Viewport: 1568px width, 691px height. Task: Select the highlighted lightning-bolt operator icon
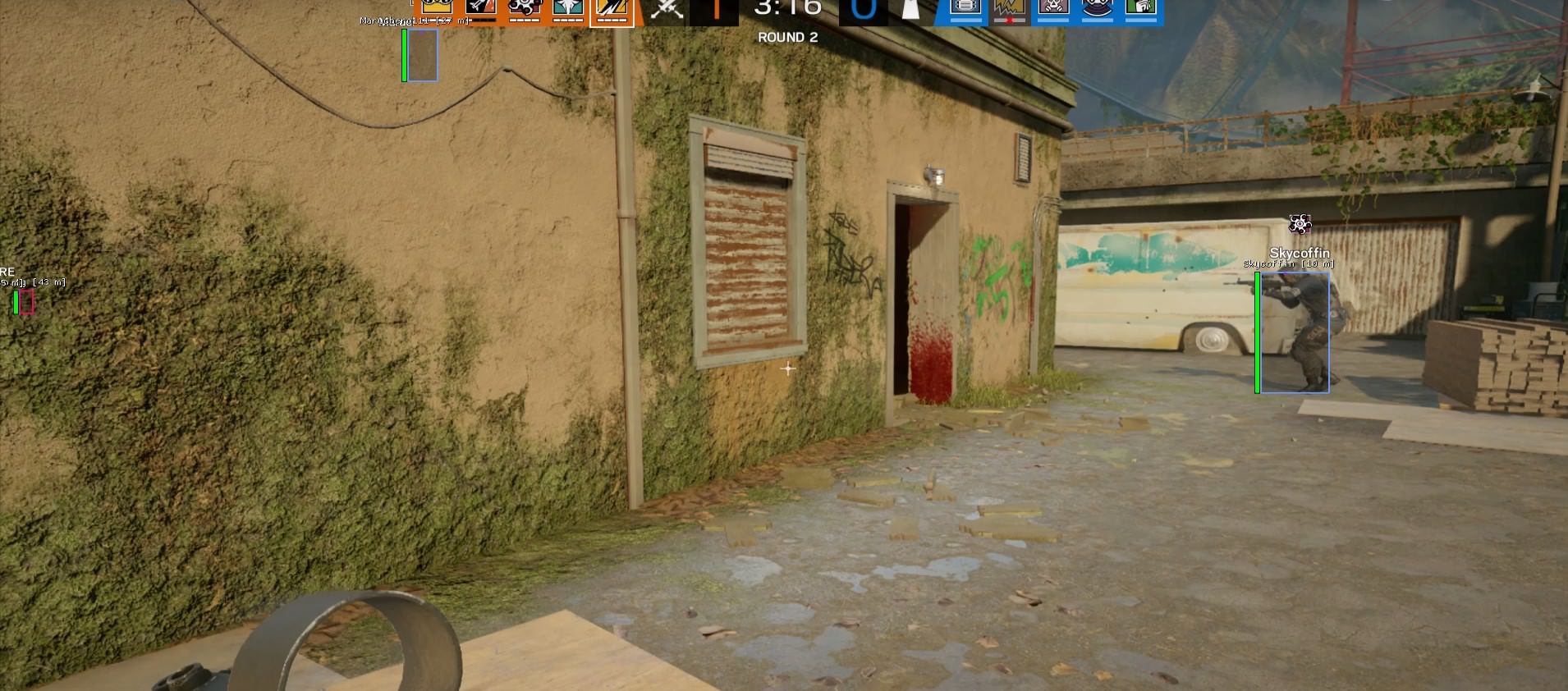(x=612, y=10)
